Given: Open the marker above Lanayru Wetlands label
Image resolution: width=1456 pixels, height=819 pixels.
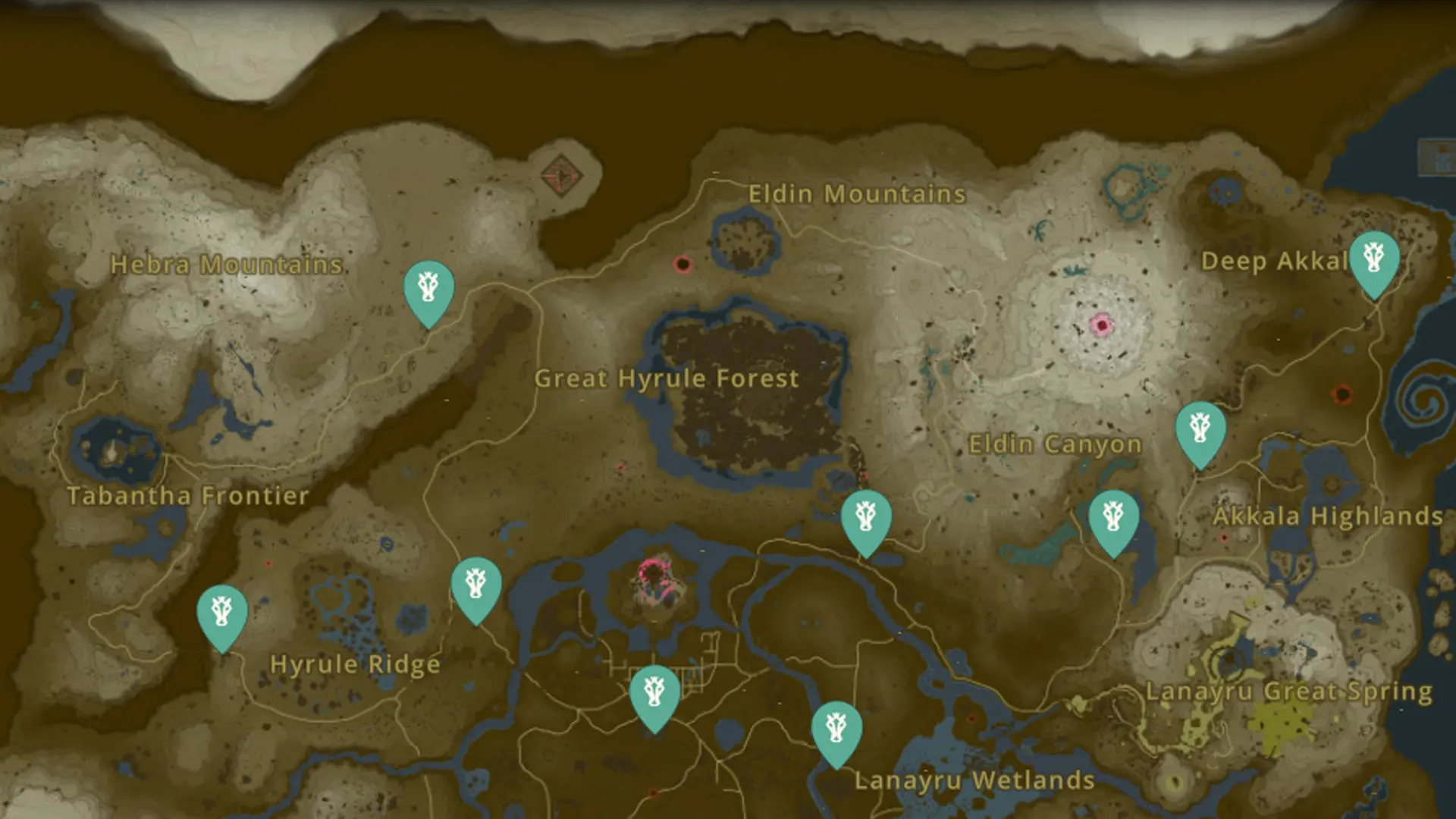Looking at the screenshot, I should tap(836, 728).
